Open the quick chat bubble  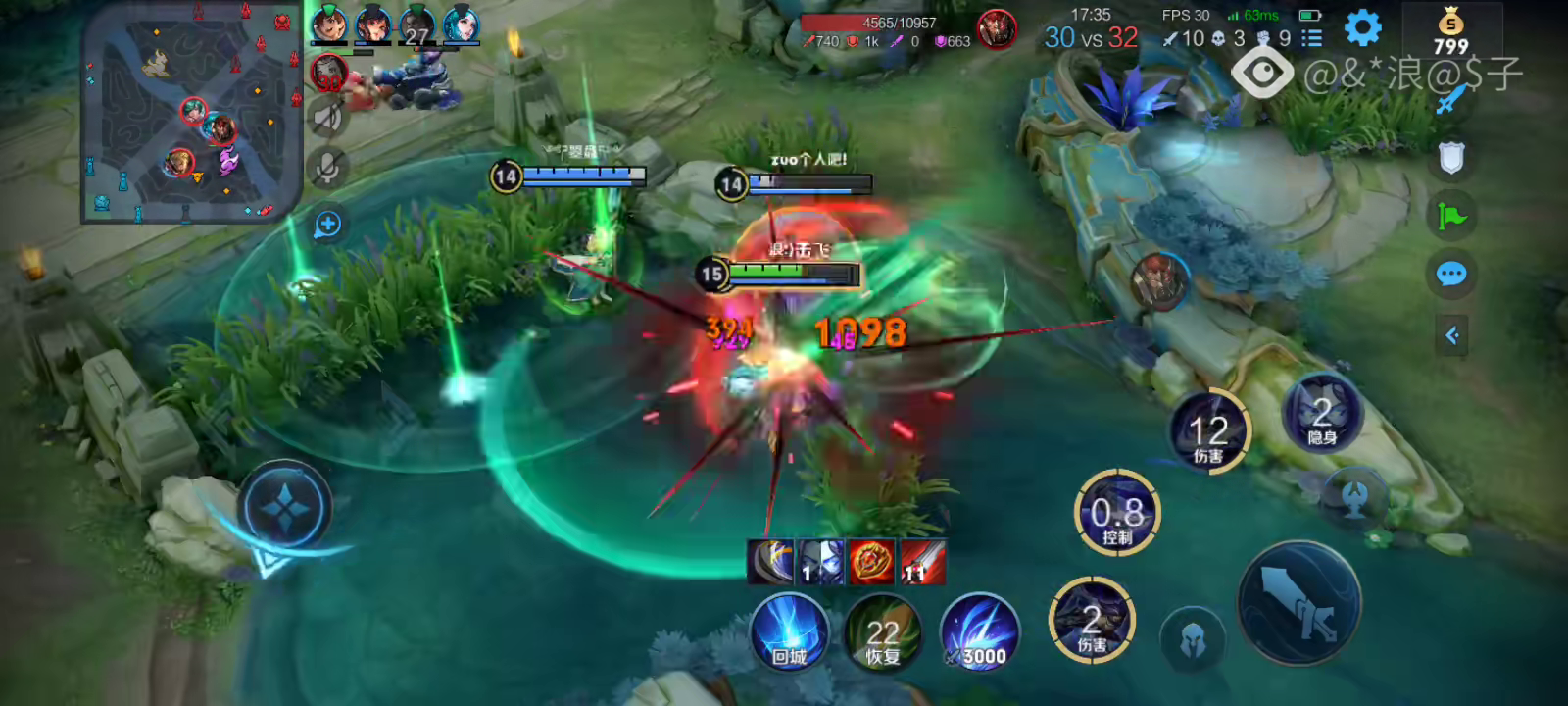[x=1451, y=274]
